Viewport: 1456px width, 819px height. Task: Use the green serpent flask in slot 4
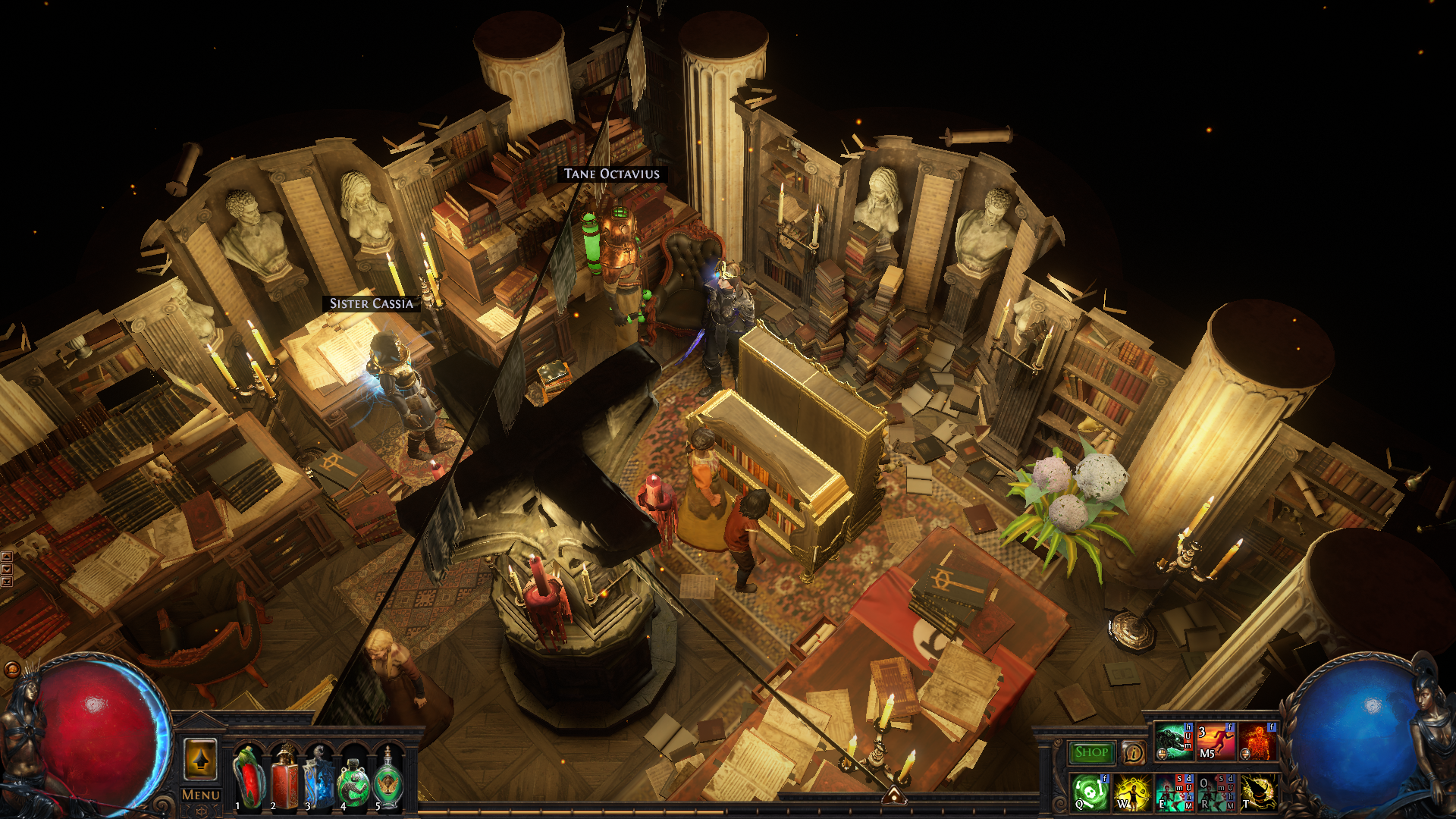click(x=353, y=777)
